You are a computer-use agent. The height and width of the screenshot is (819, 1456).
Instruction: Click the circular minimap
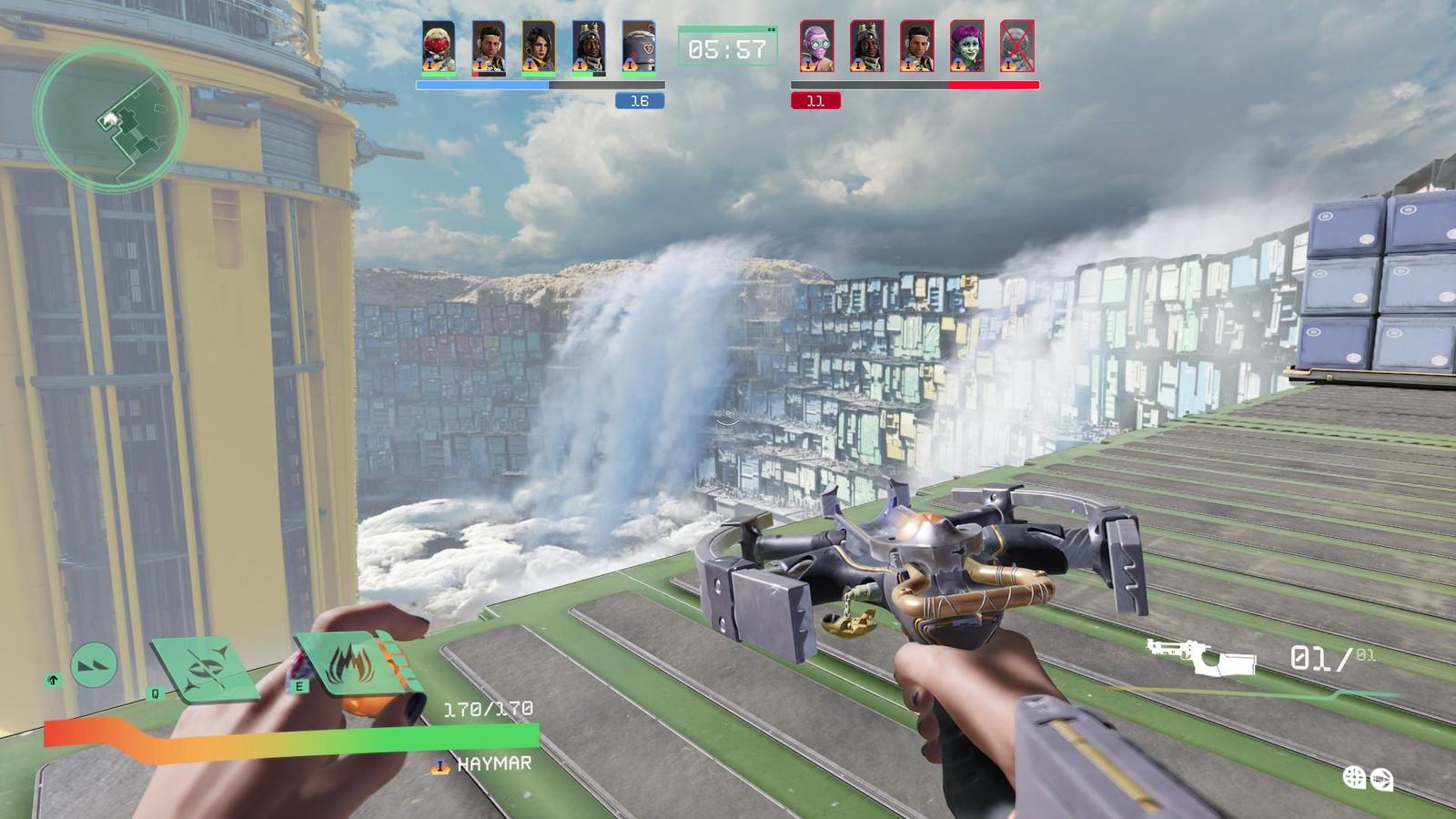(x=110, y=118)
